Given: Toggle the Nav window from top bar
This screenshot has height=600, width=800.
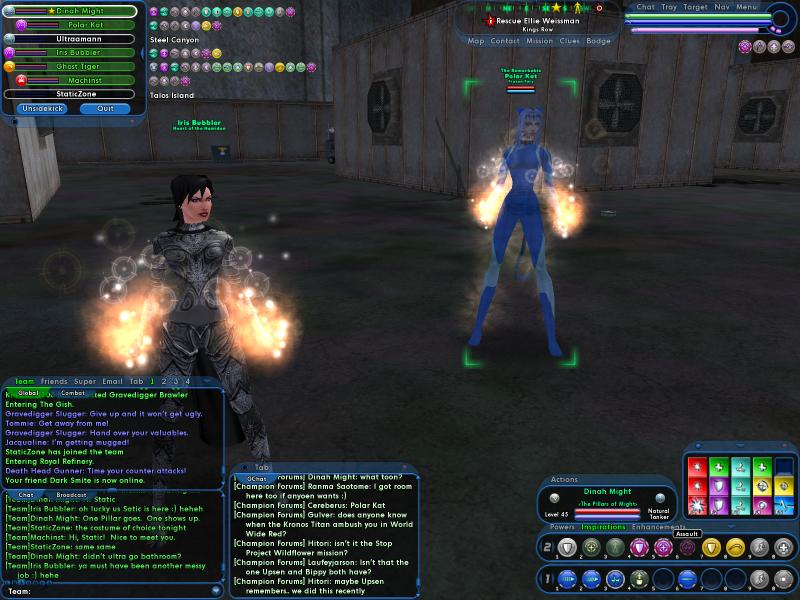Looking at the screenshot, I should [x=720, y=7].
